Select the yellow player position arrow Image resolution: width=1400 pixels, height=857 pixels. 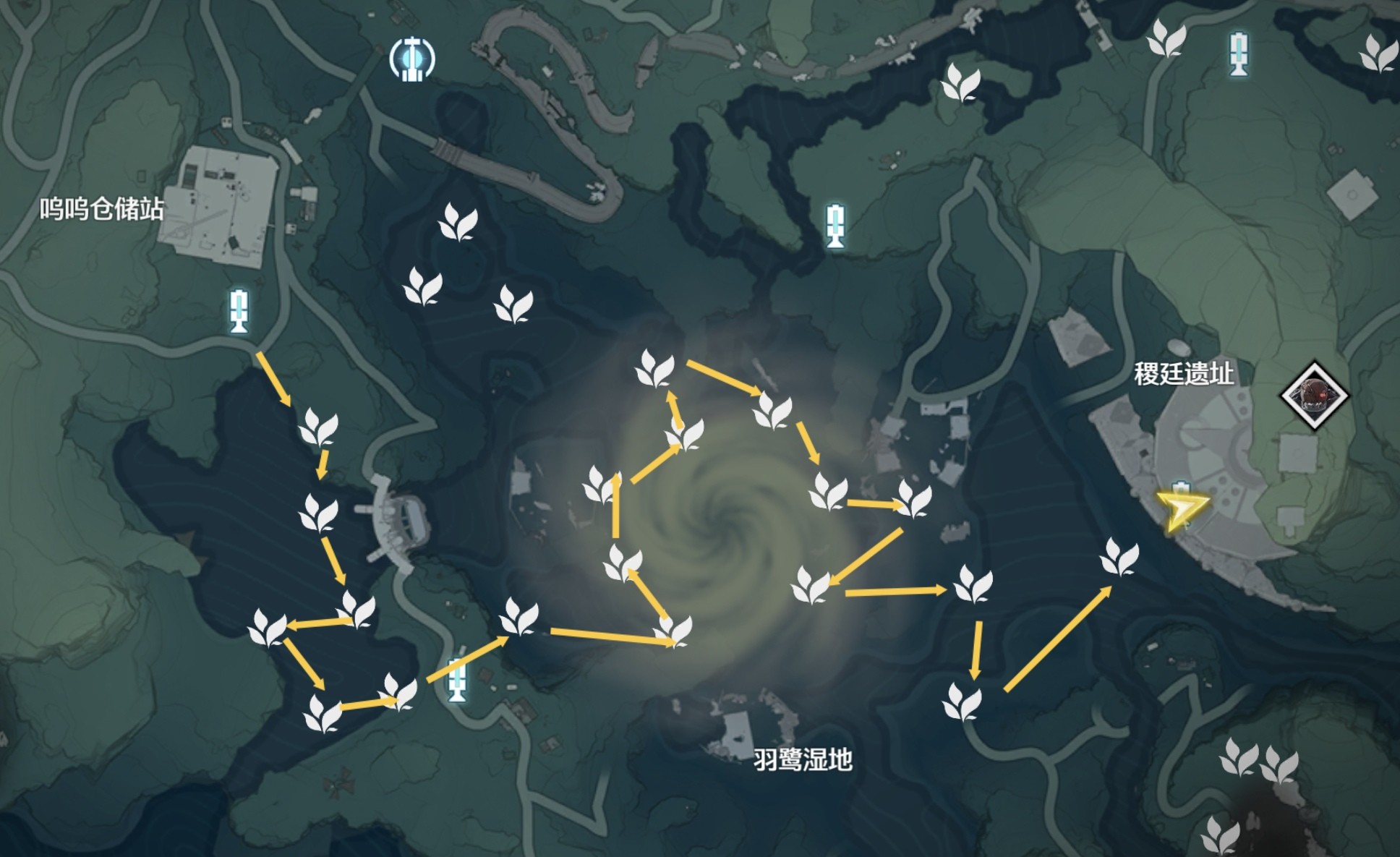[x=1180, y=510]
